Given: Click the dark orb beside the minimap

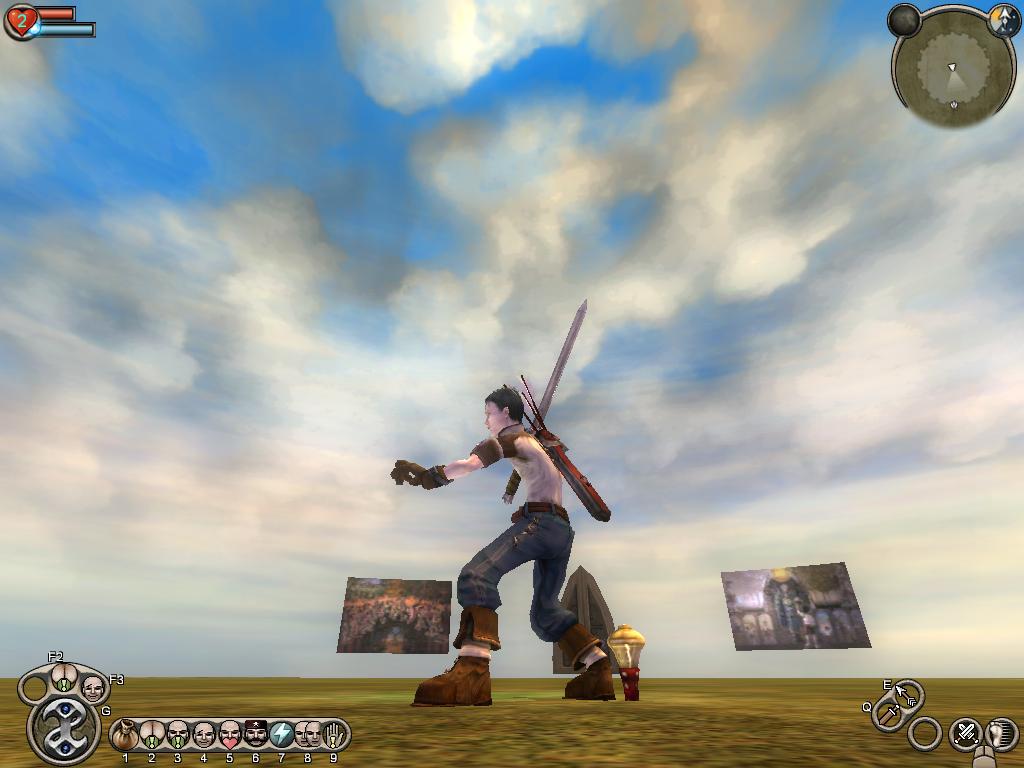Looking at the screenshot, I should [904, 20].
